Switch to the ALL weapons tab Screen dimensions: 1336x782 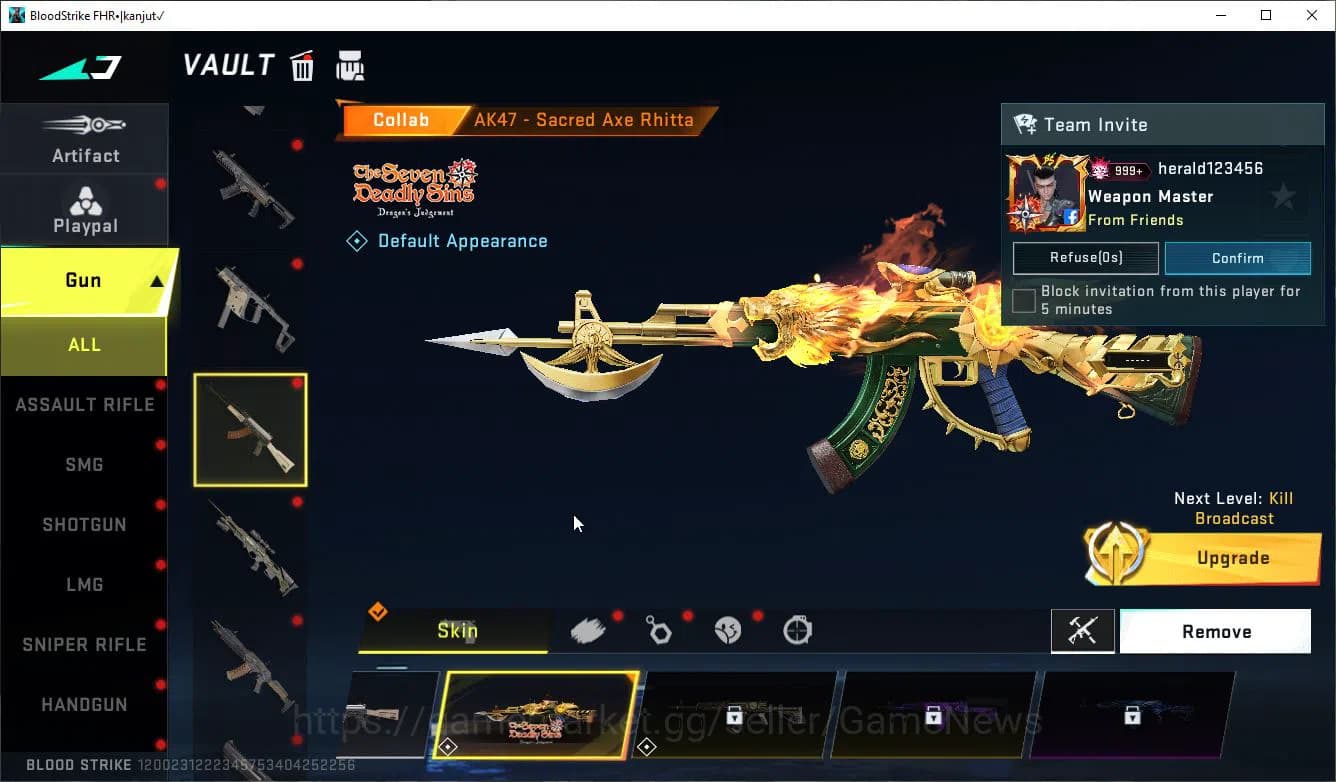(x=84, y=344)
